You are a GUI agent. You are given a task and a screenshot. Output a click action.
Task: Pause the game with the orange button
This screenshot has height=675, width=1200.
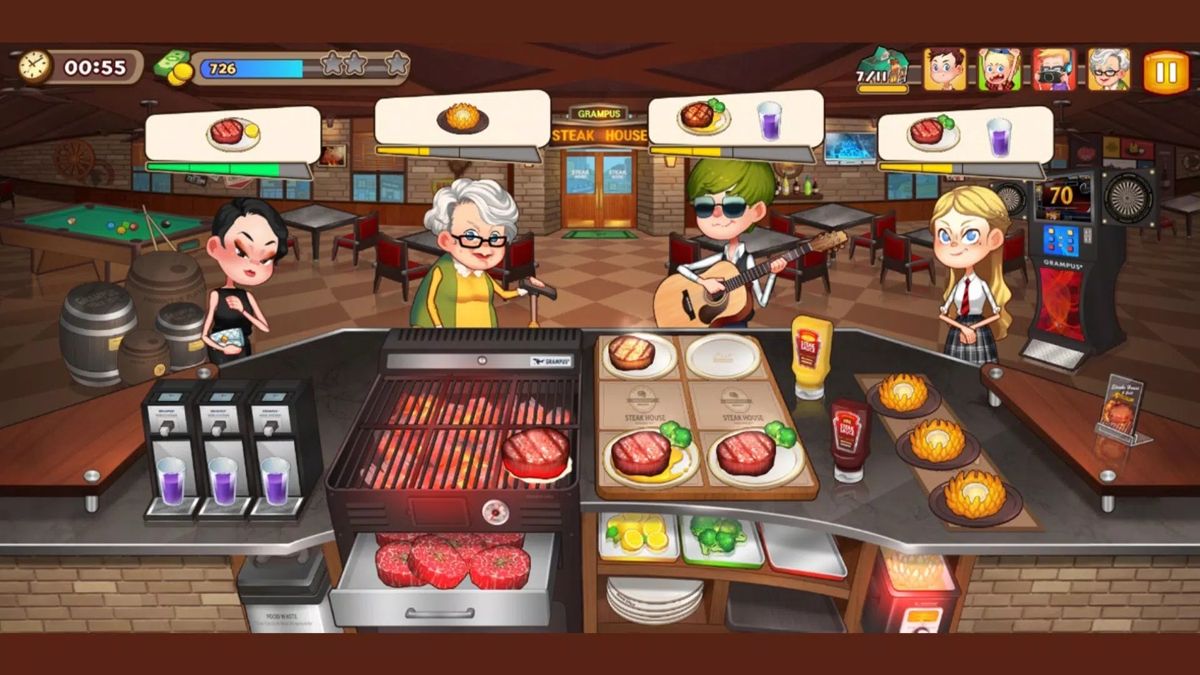tap(1165, 71)
